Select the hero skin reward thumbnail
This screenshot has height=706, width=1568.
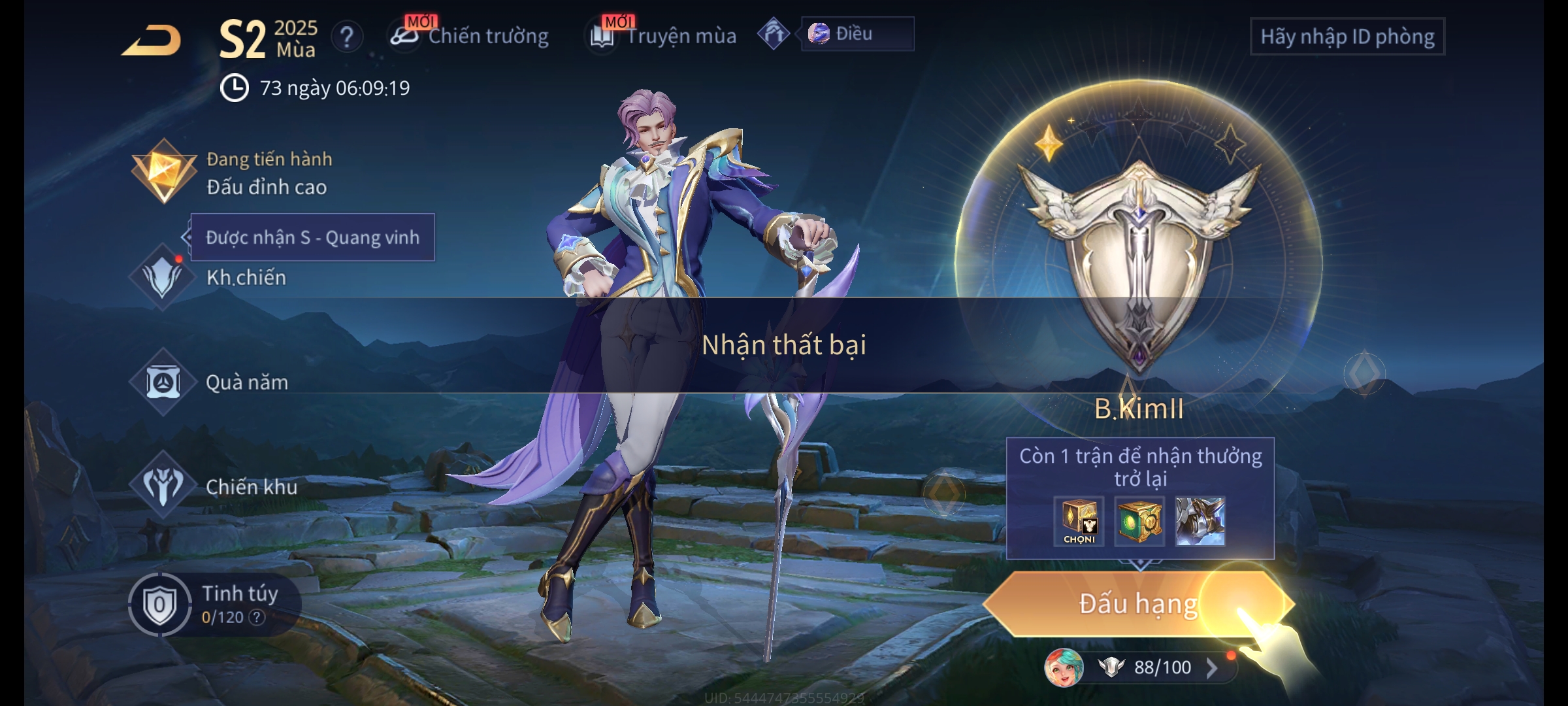1200,521
